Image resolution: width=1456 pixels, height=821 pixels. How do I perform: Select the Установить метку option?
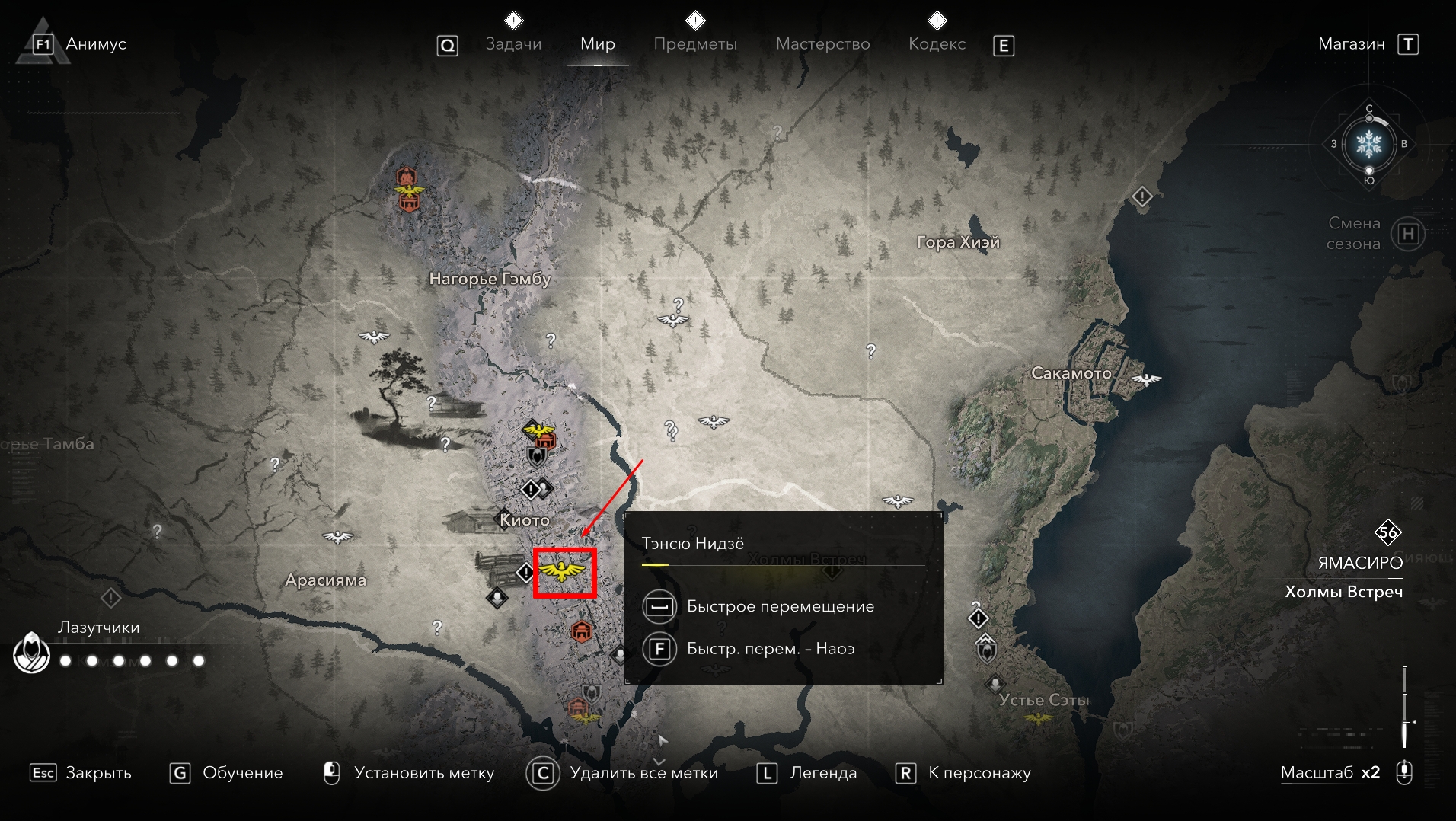423,773
